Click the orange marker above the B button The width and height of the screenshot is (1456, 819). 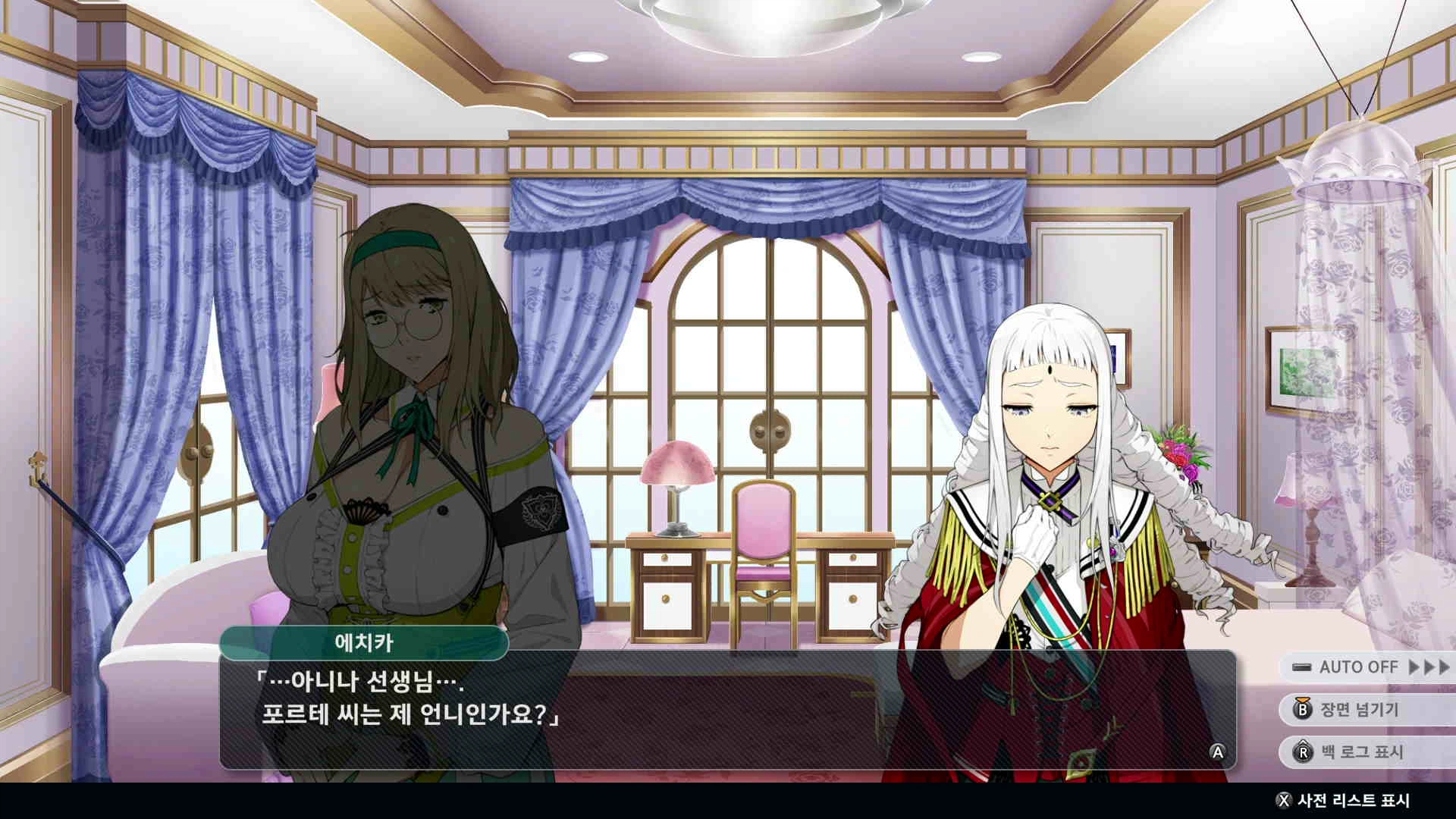pos(1304,700)
